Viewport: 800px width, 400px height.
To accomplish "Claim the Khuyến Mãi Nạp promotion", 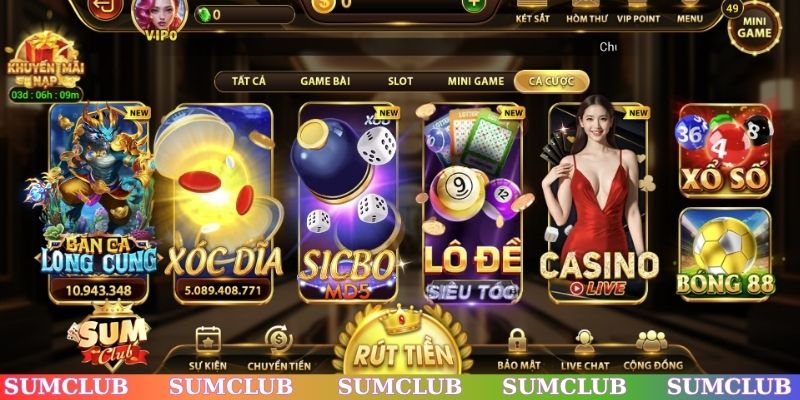I will point(44,64).
